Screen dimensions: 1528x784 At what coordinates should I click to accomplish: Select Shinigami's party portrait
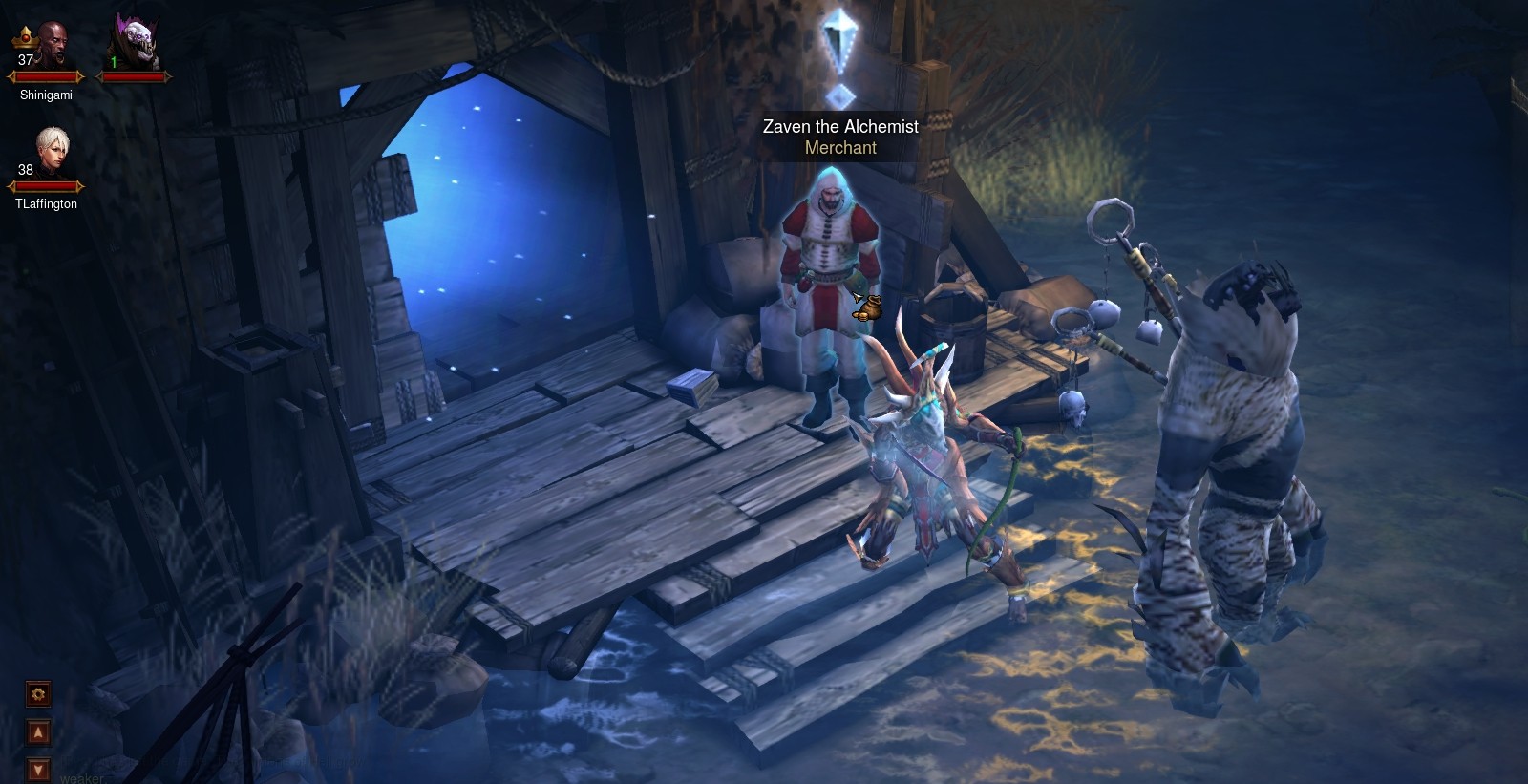point(46,48)
